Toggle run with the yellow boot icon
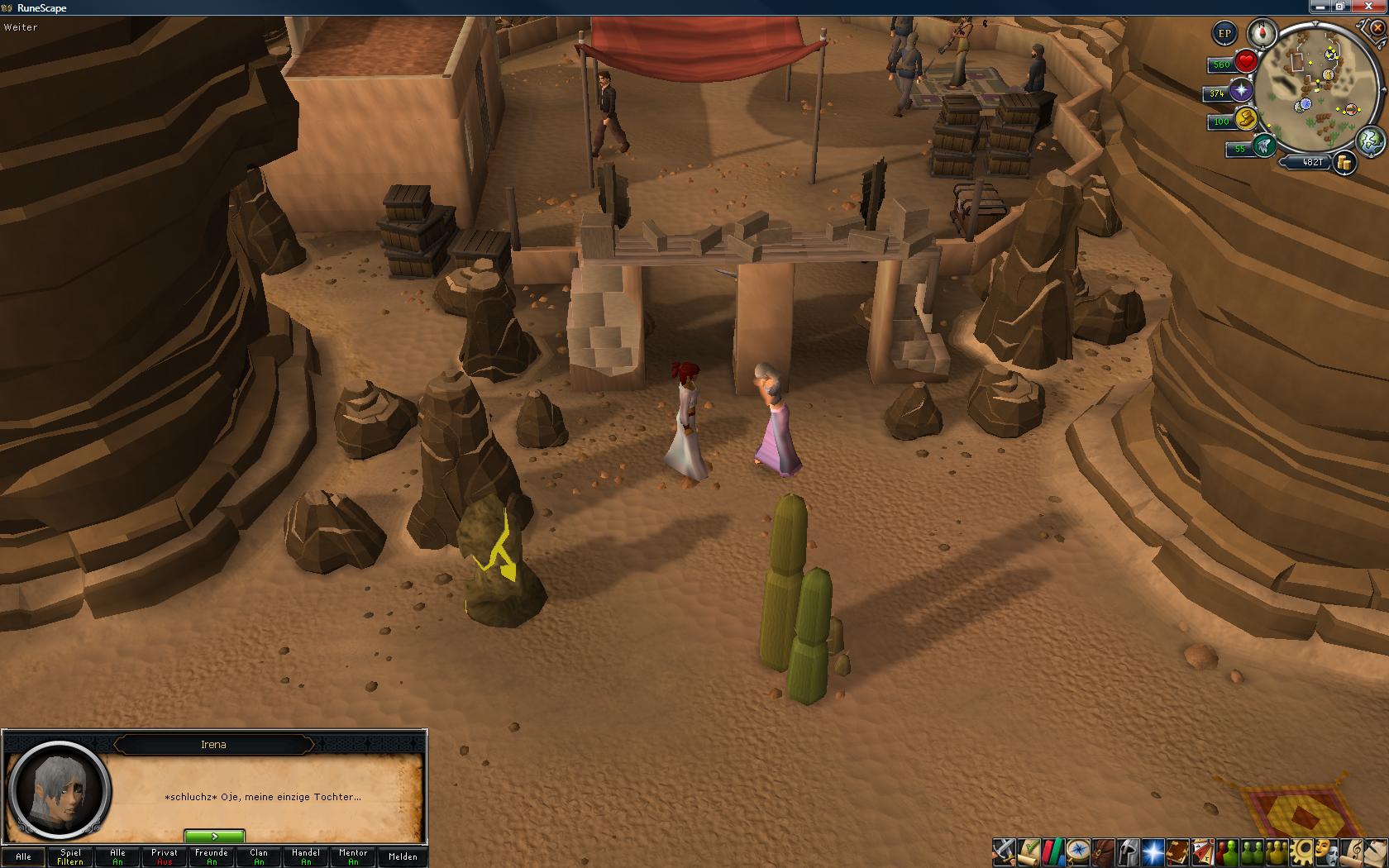 1245,120
